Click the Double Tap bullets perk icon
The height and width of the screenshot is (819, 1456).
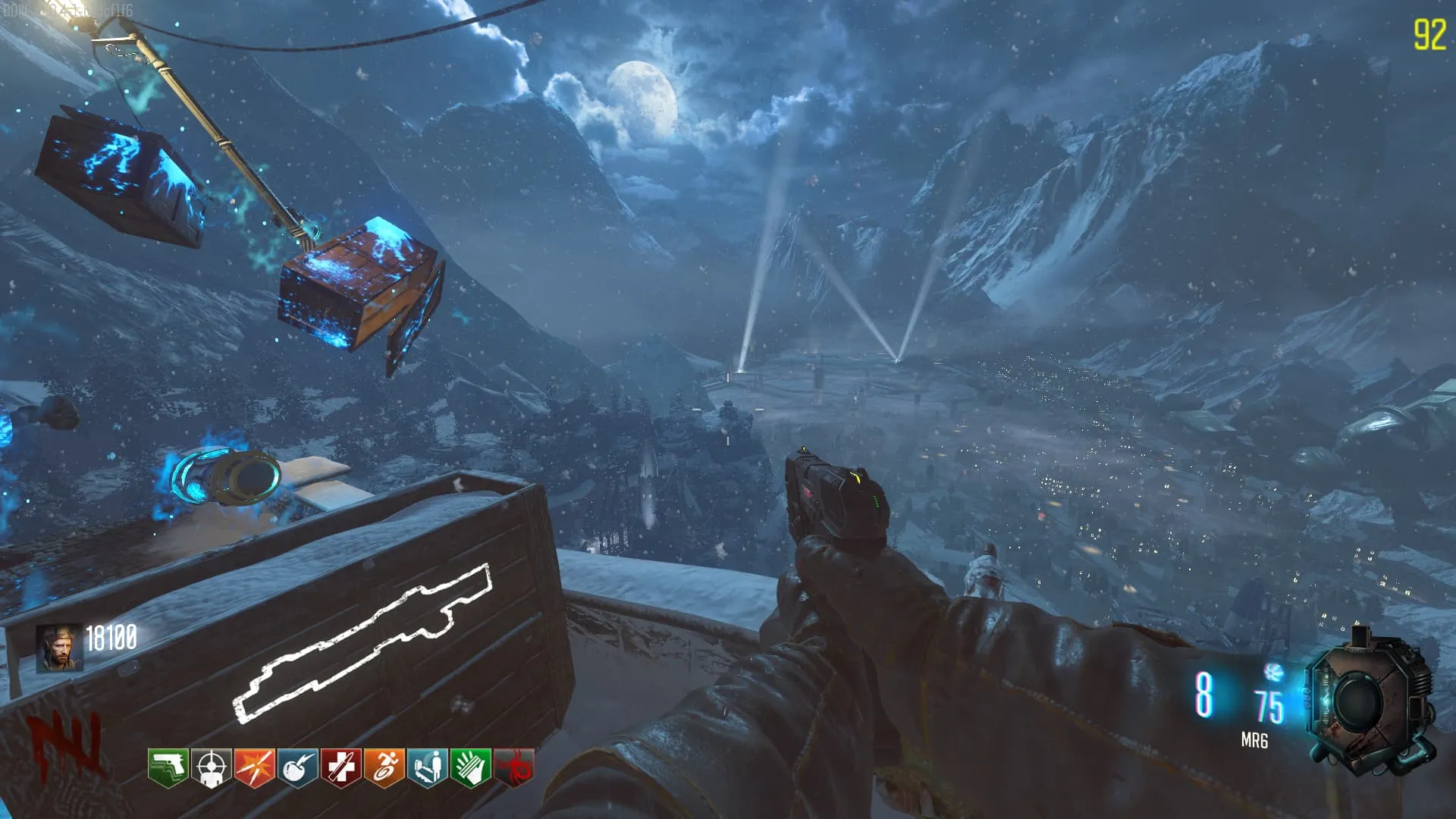click(255, 767)
